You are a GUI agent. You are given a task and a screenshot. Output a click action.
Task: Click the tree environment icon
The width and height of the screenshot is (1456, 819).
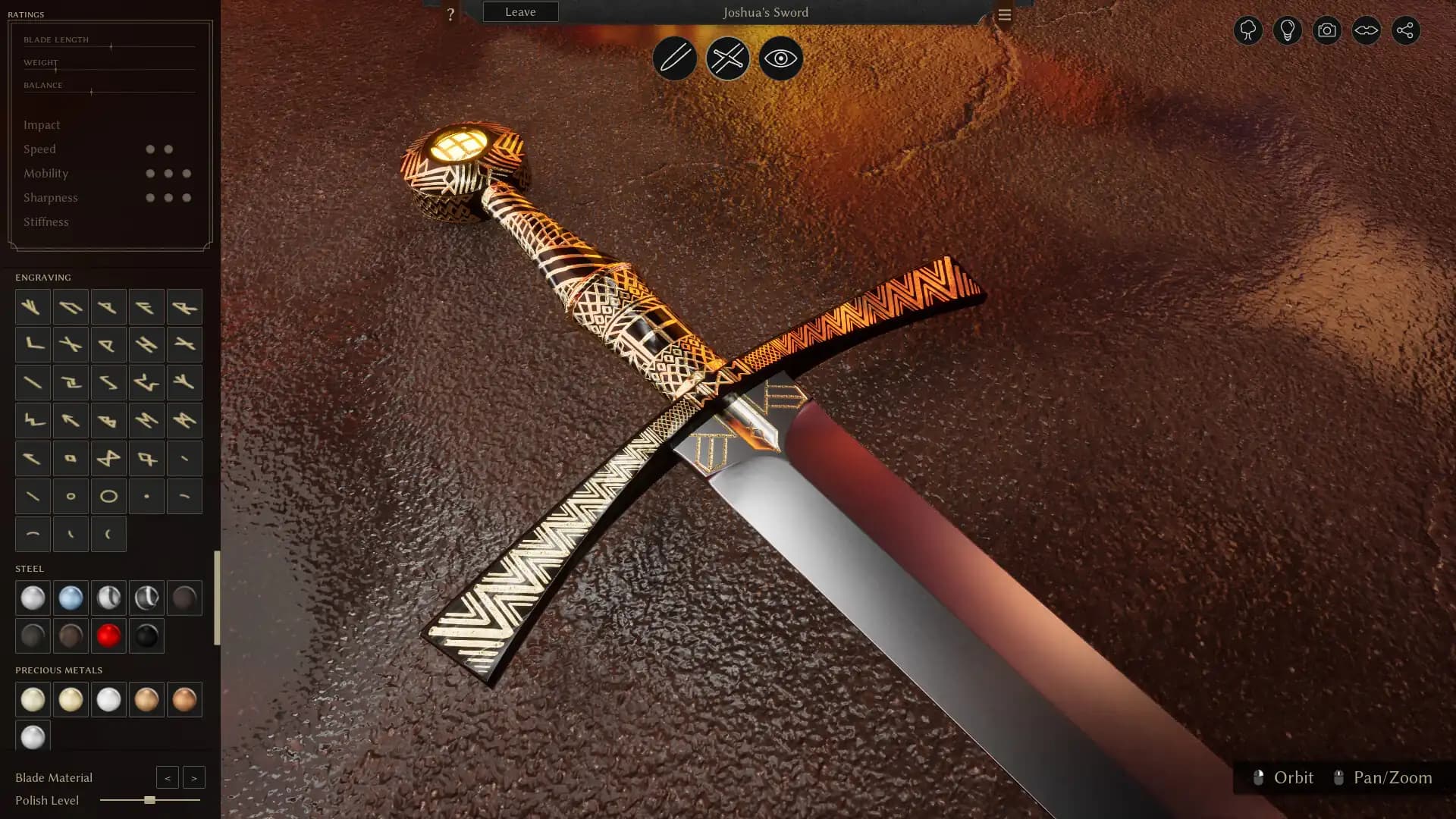coord(1248,30)
